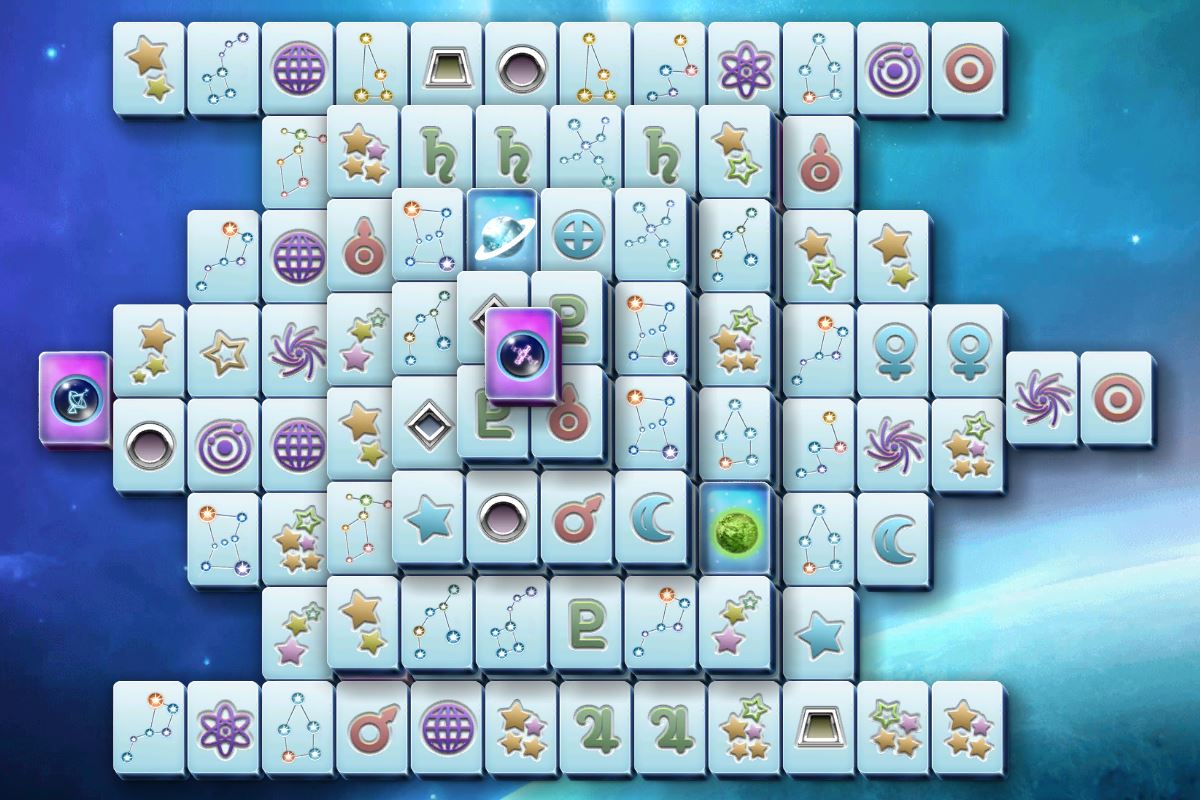1200x800 pixels.
Task: Select the crescent moon tile beside the green planet
Action: [x=650, y=518]
